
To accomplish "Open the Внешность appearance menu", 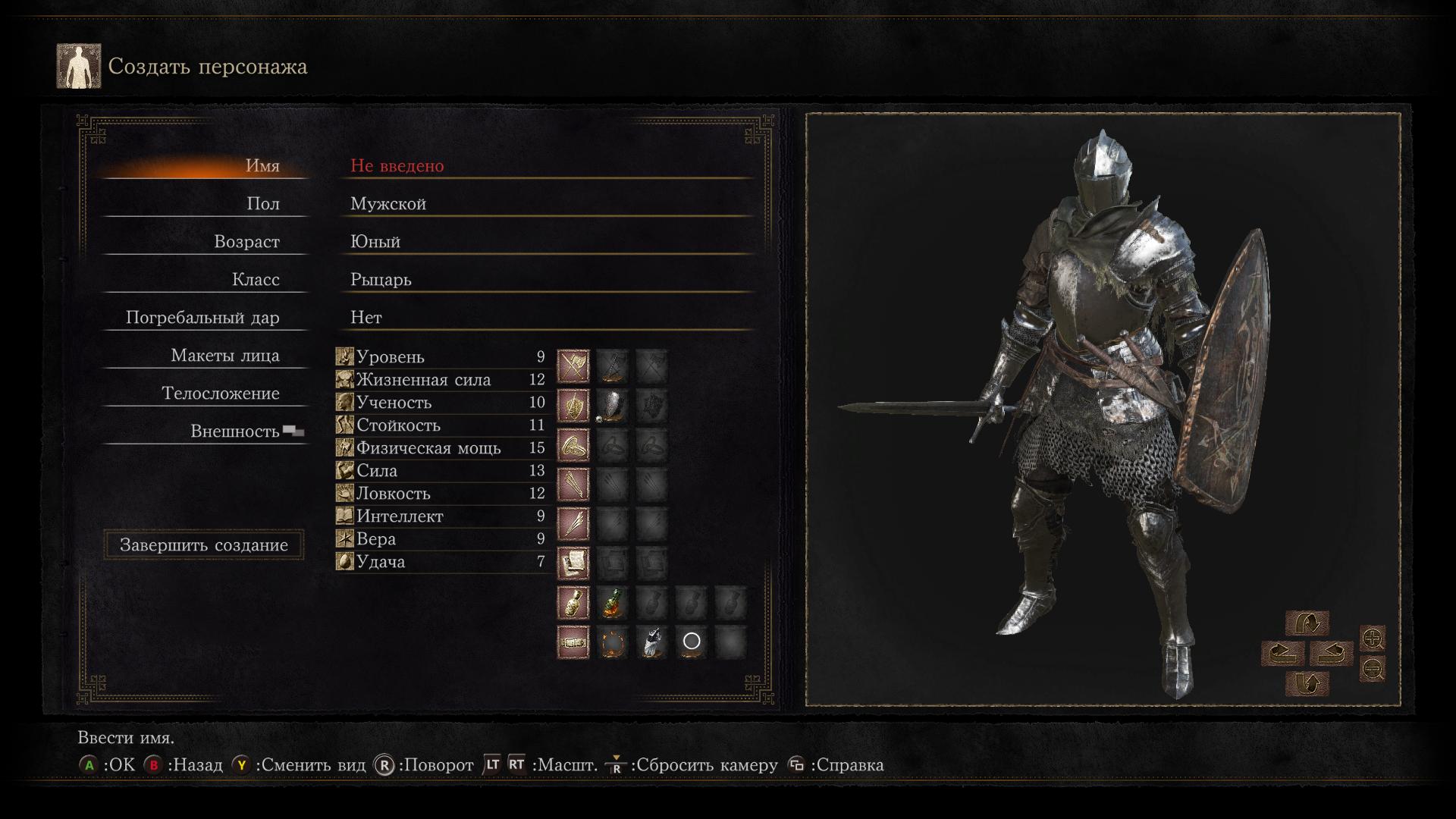I will coord(235,431).
